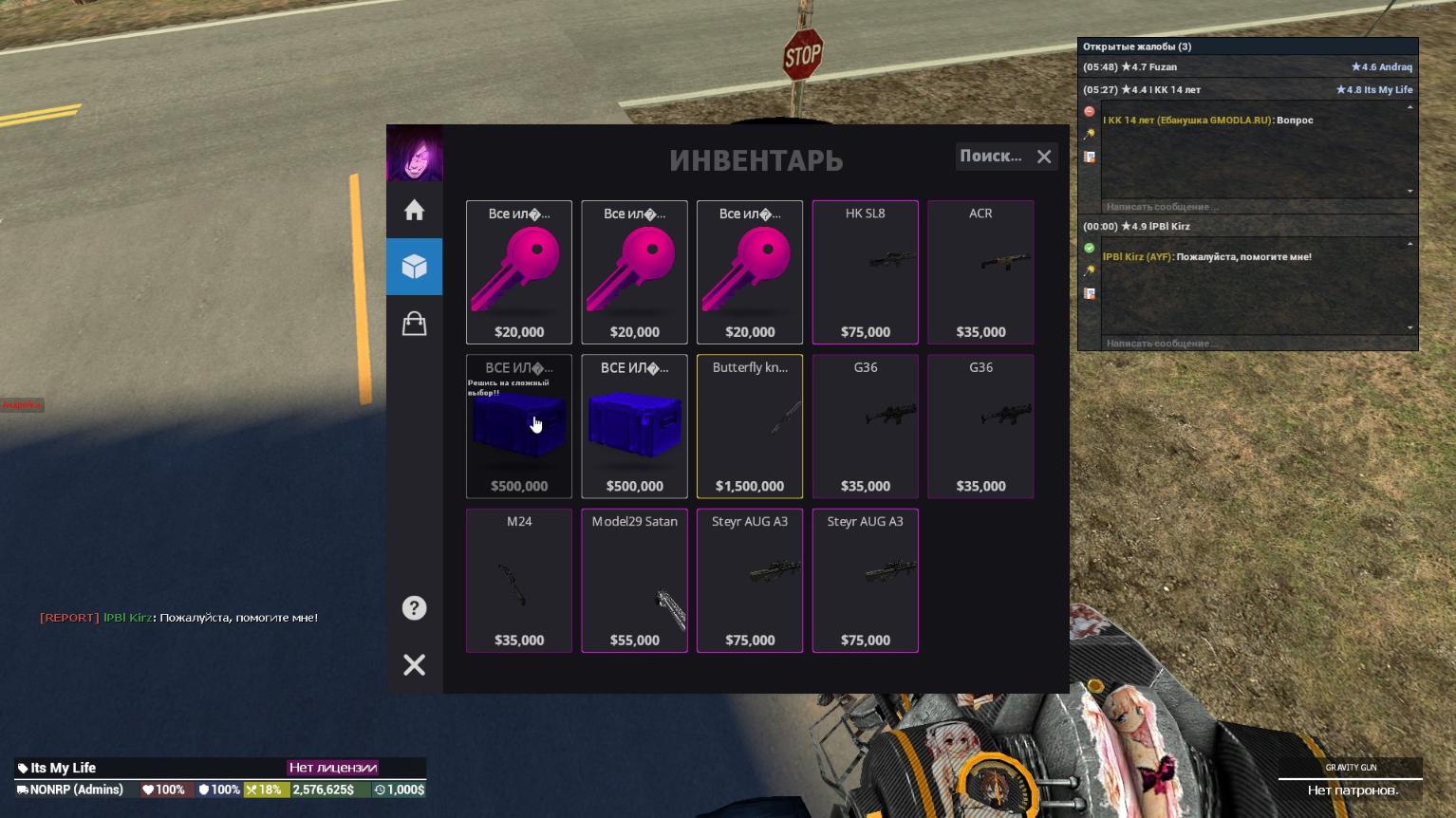This screenshot has width=1456, height=818.
Task: Choose the ACR weapon card
Action: click(x=980, y=272)
